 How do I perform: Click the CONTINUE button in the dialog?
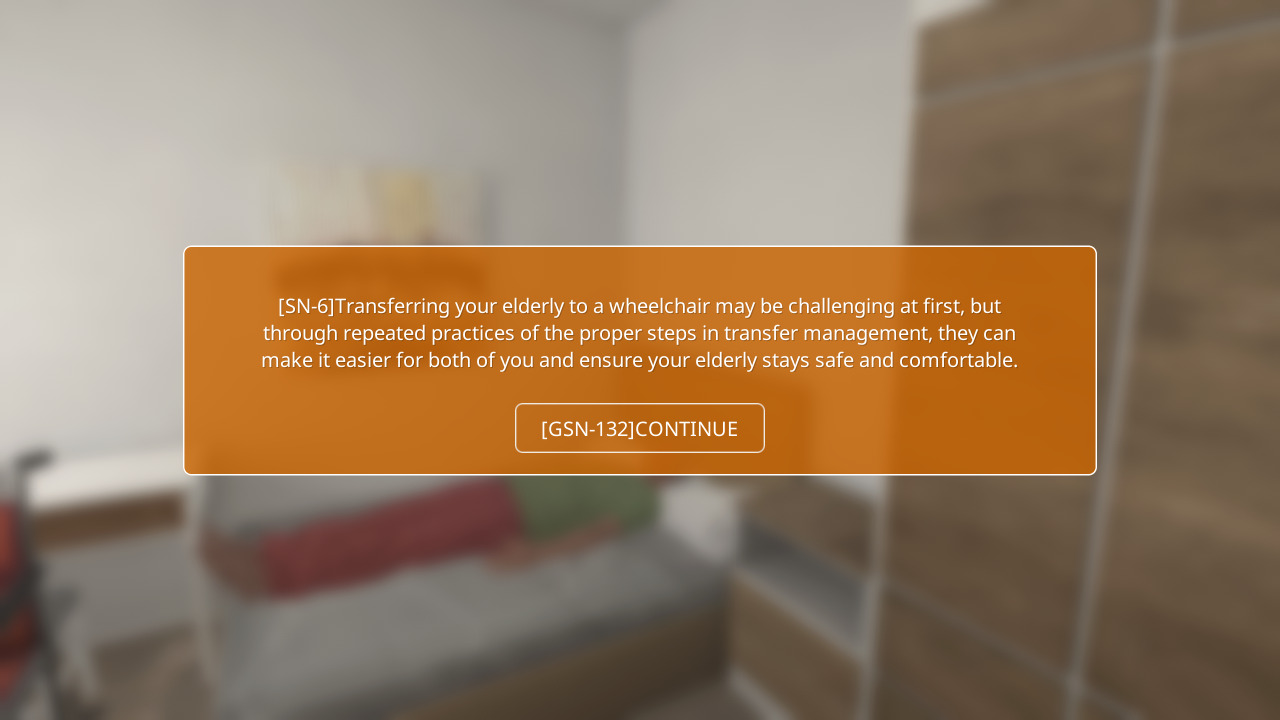pos(639,428)
